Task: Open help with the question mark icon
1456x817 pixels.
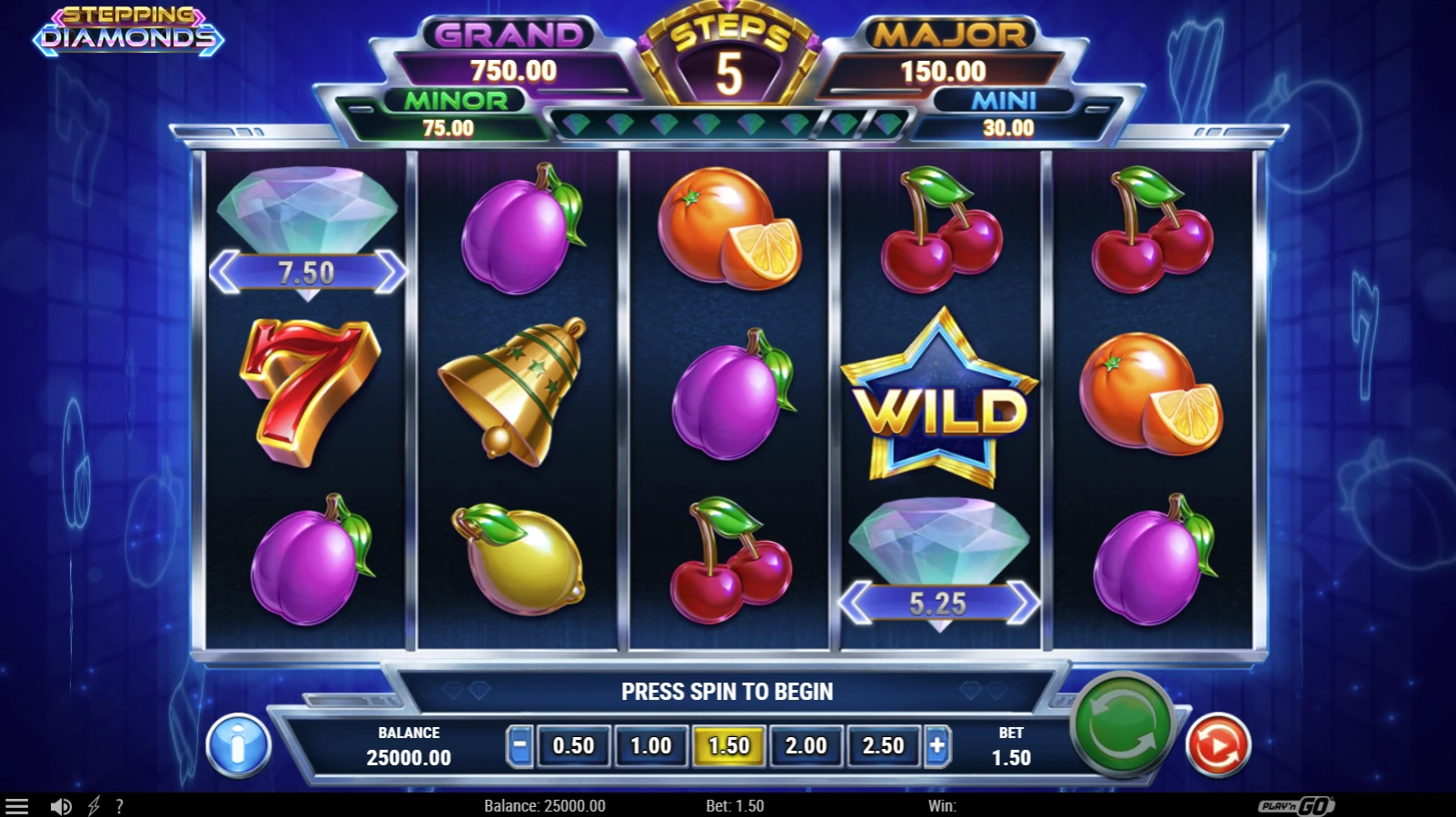Action: (118, 804)
